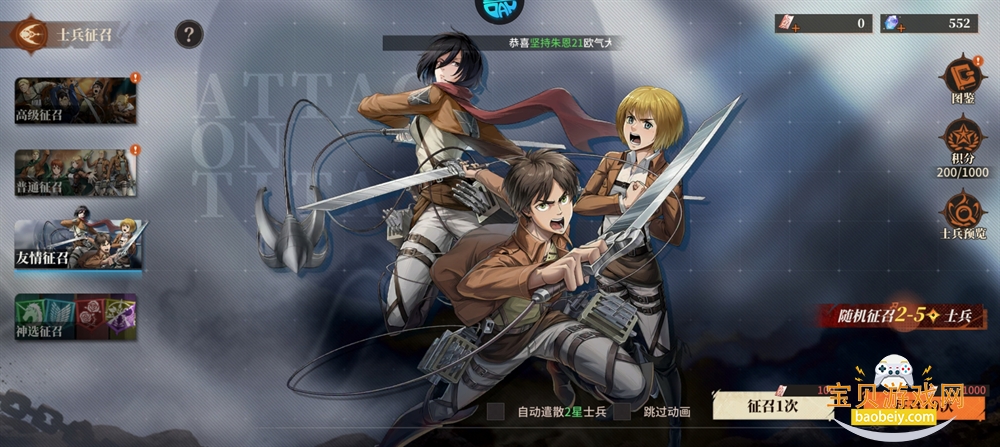Open the 图鉴 collection book
The width and height of the screenshot is (1000, 447).
pos(963,77)
